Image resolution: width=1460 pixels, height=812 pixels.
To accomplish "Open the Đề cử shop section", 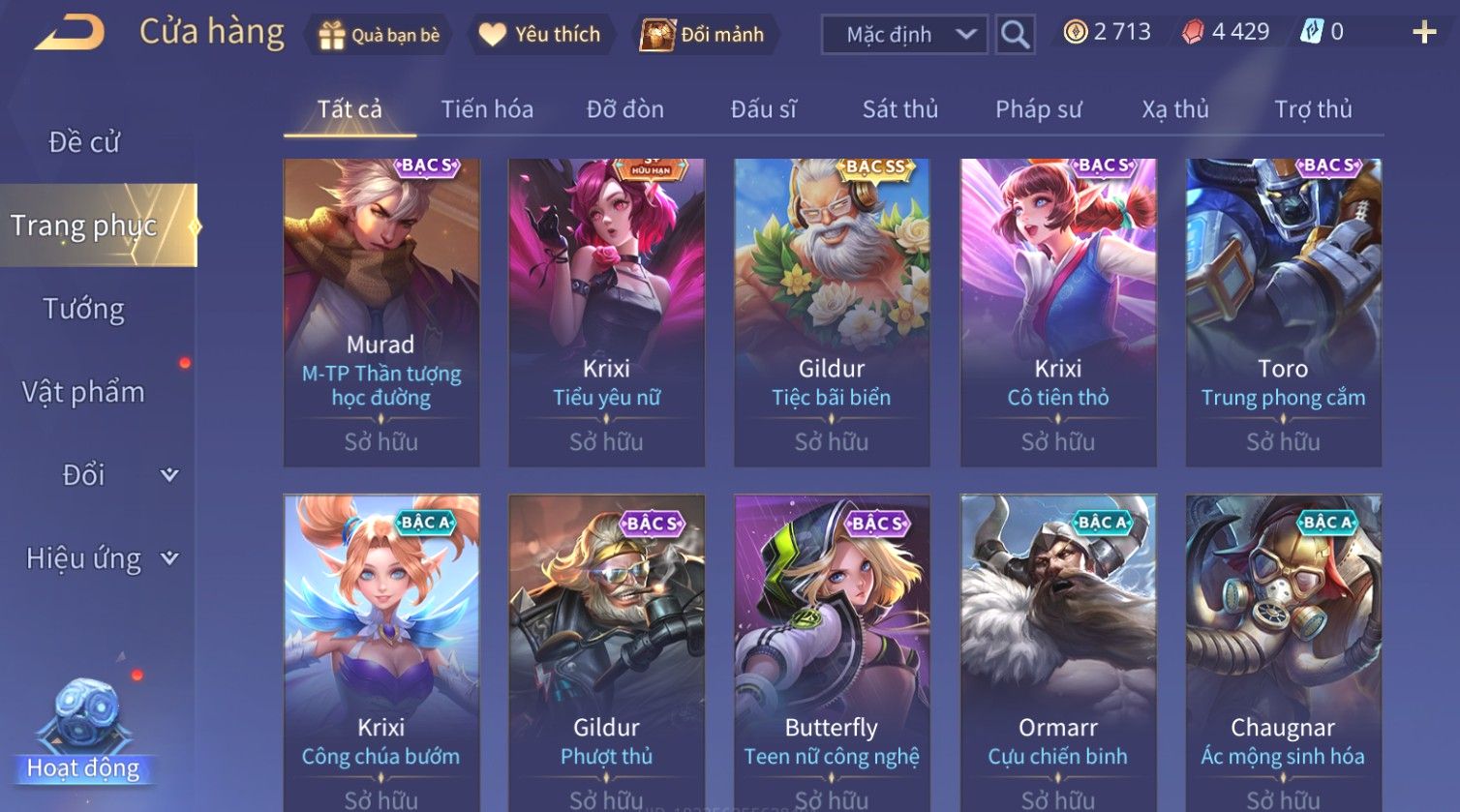I will point(84,142).
